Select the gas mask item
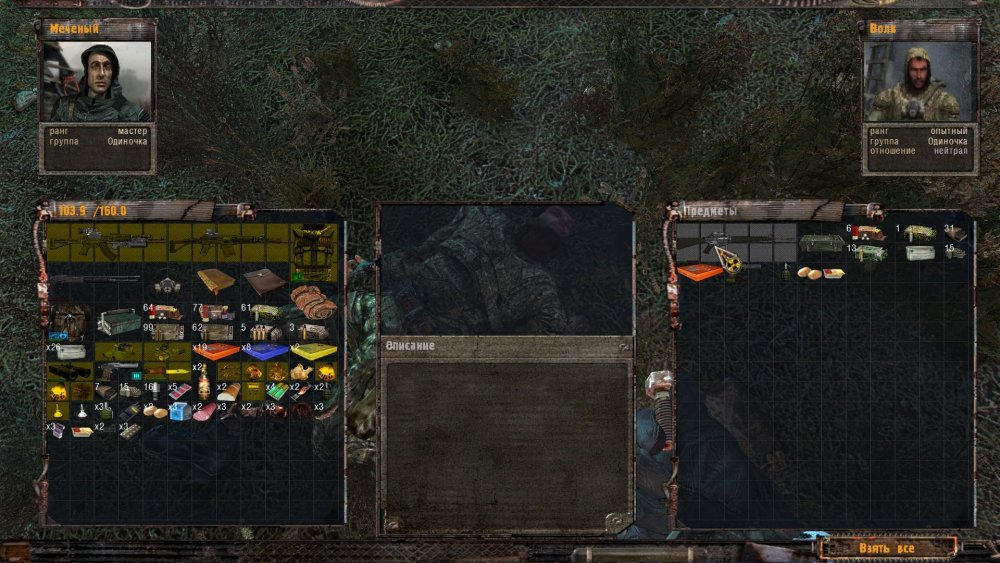1000x563 pixels. pos(167,286)
